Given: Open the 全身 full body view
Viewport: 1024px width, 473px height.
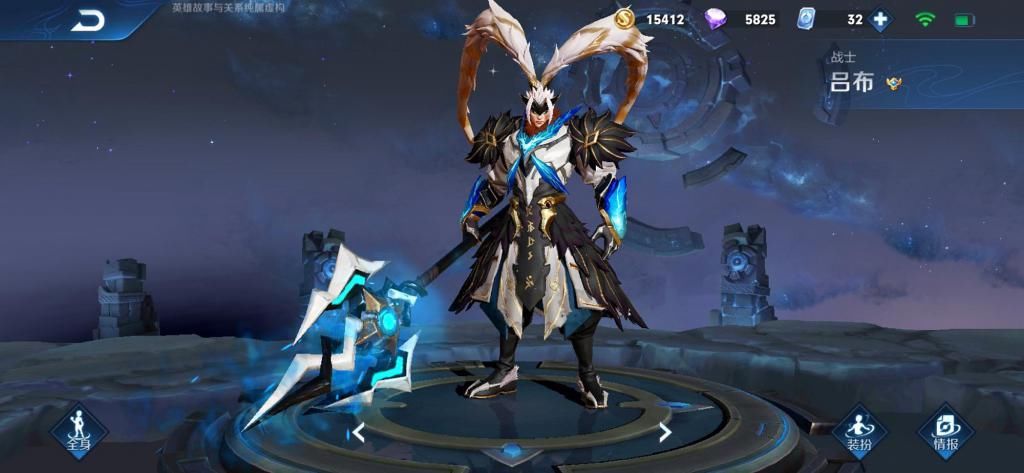Looking at the screenshot, I should point(79,433).
